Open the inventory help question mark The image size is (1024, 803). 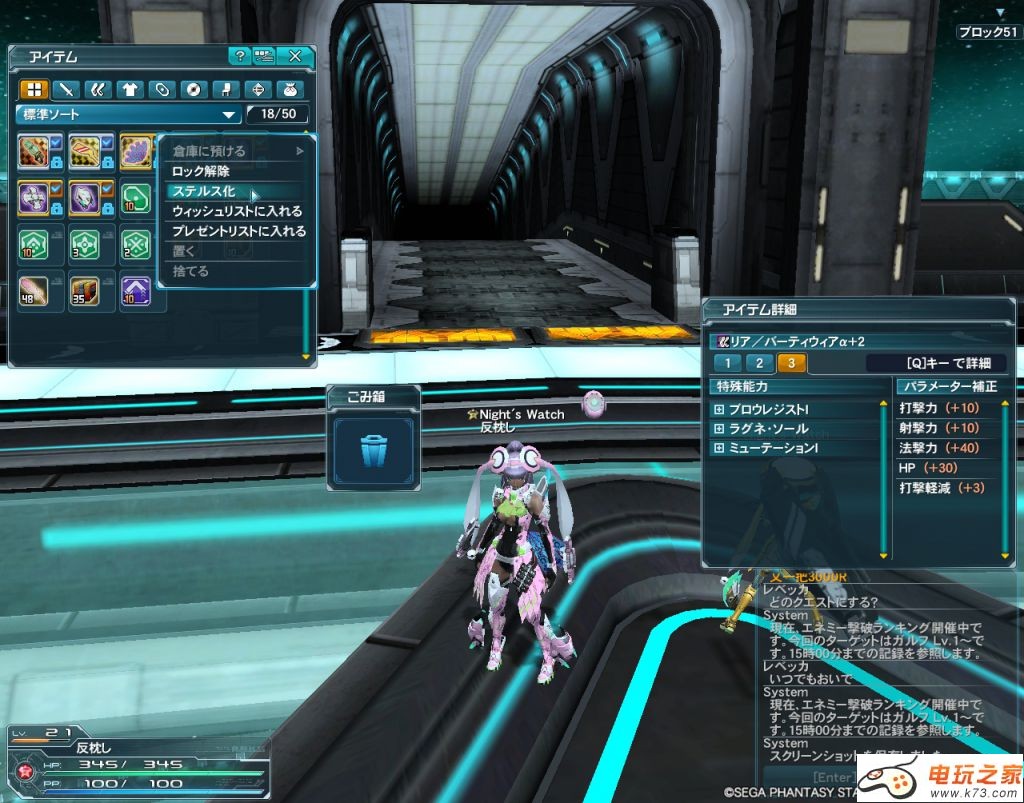tap(238, 57)
